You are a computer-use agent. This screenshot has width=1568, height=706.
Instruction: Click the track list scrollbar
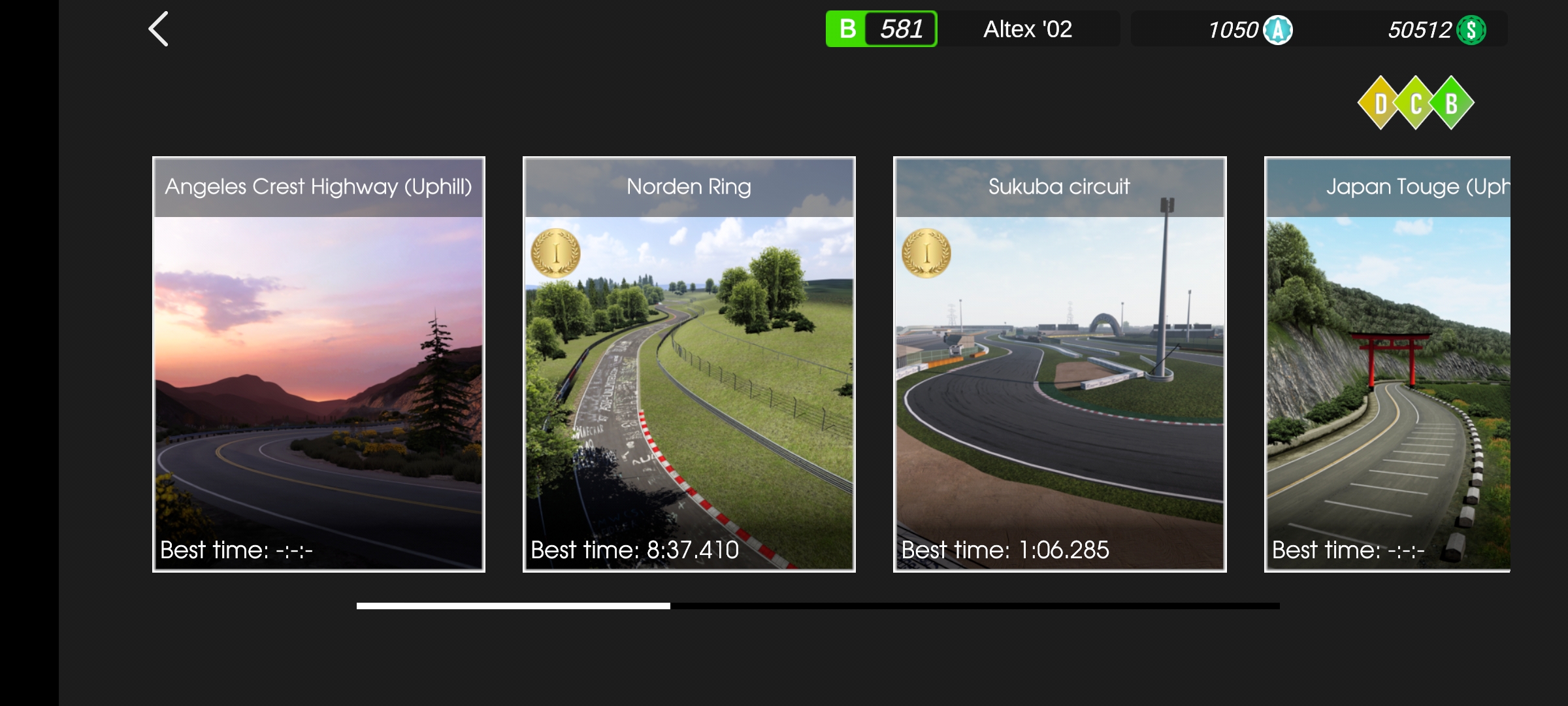pos(817,606)
